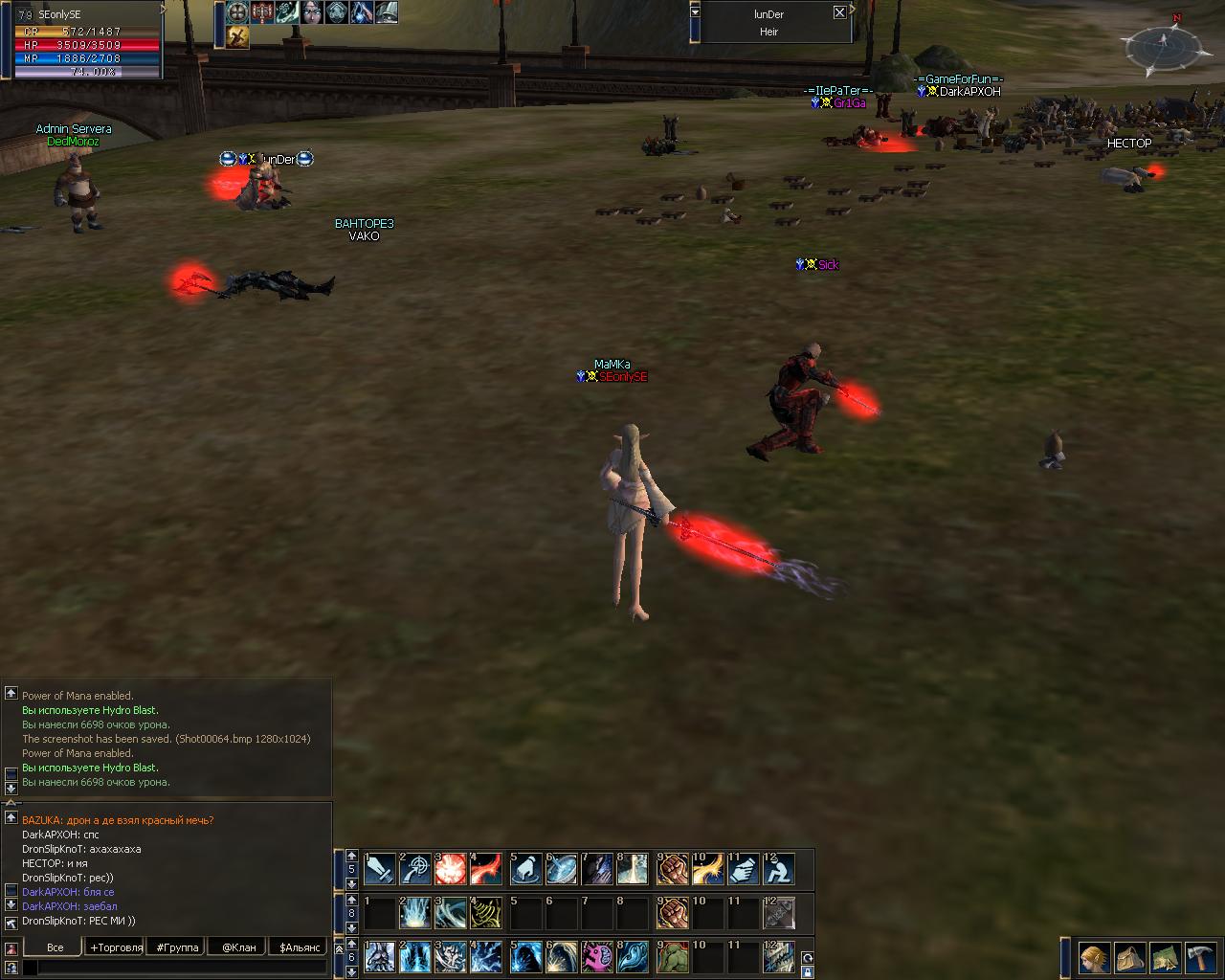The height and width of the screenshot is (980, 1225).
Task: Switch to the +Торговля chat tab
Action: click(x=117, y=947)
